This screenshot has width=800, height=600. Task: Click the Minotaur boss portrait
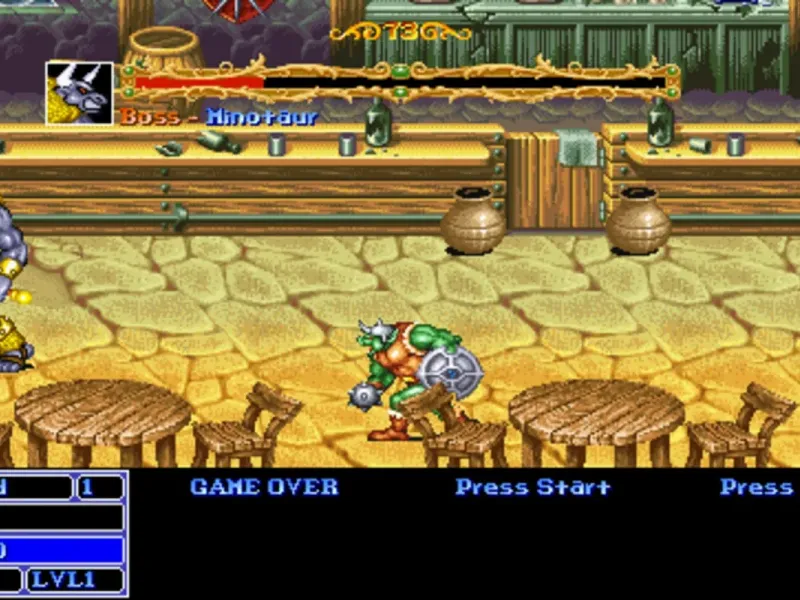click(79, 93)
